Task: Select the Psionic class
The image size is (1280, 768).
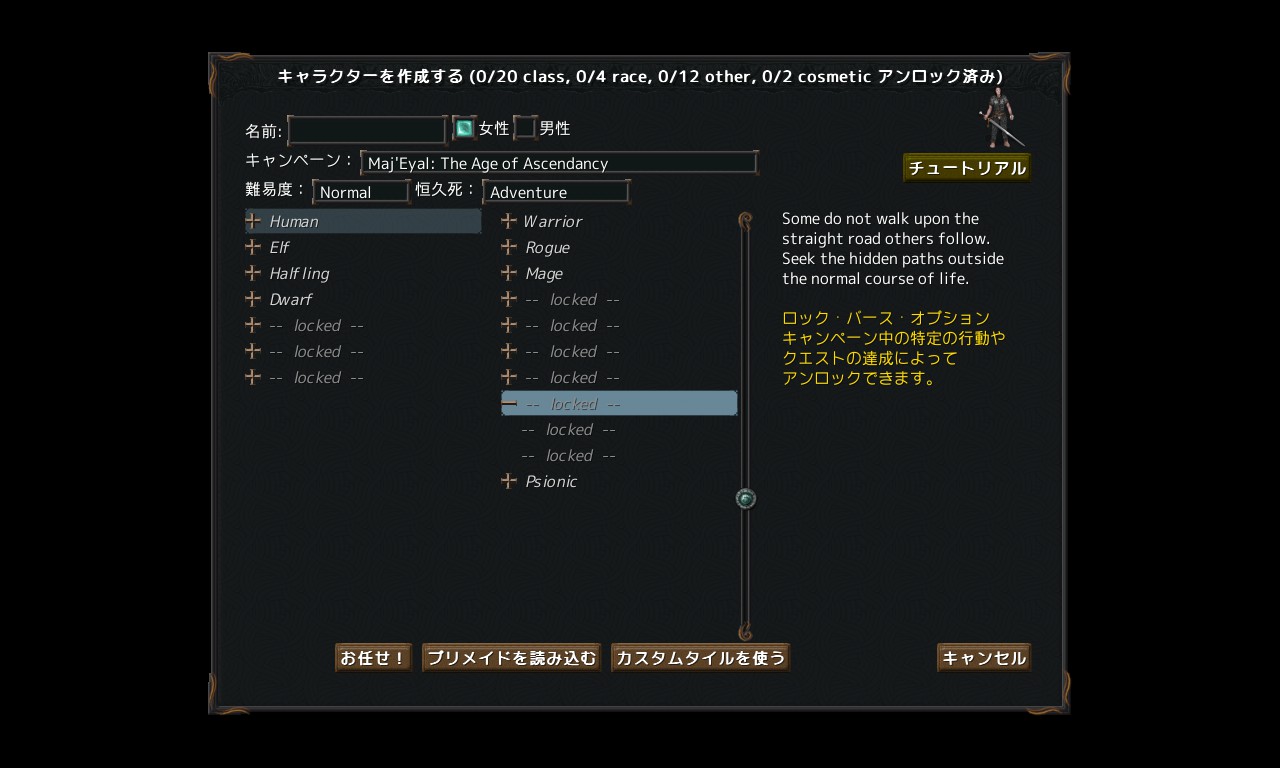Action: (x=551, y=481)
